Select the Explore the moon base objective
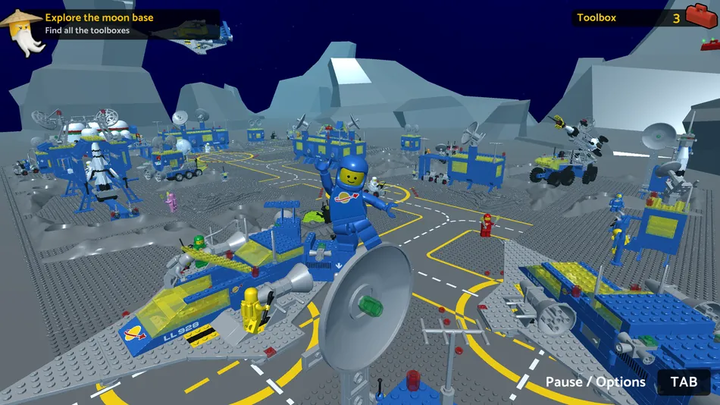 [105, 17]
